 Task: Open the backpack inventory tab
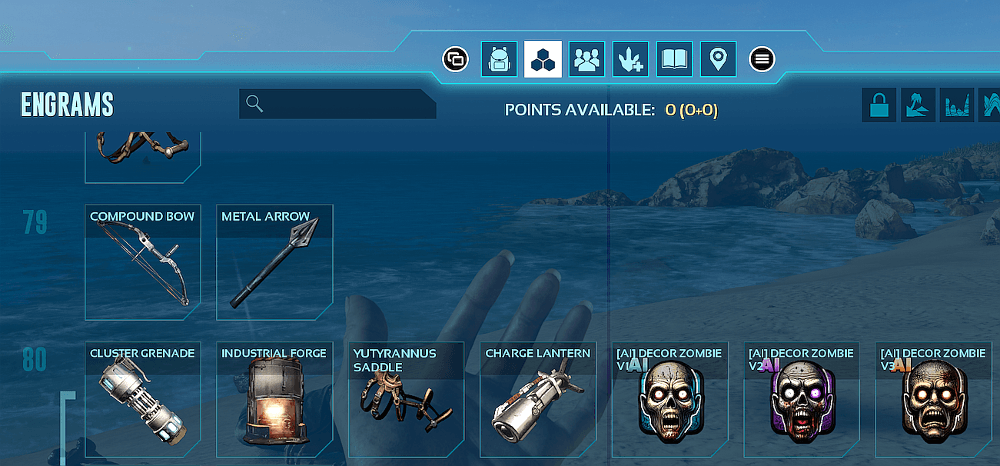499,59
